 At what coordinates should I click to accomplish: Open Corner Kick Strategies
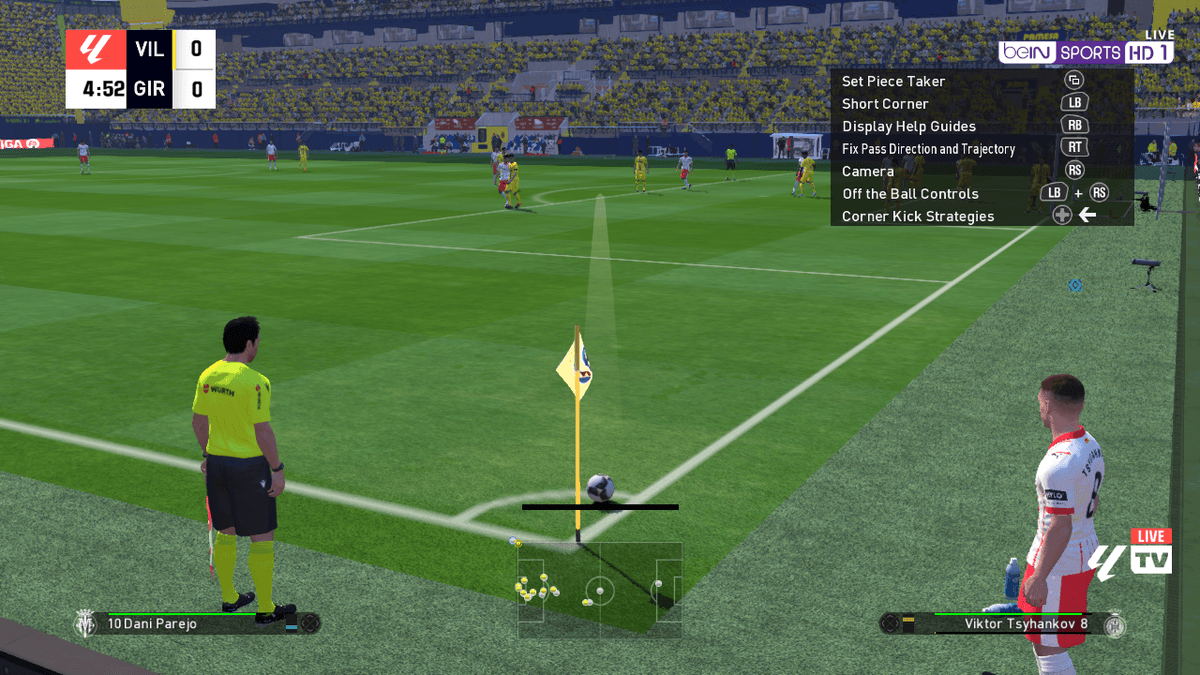917,216
